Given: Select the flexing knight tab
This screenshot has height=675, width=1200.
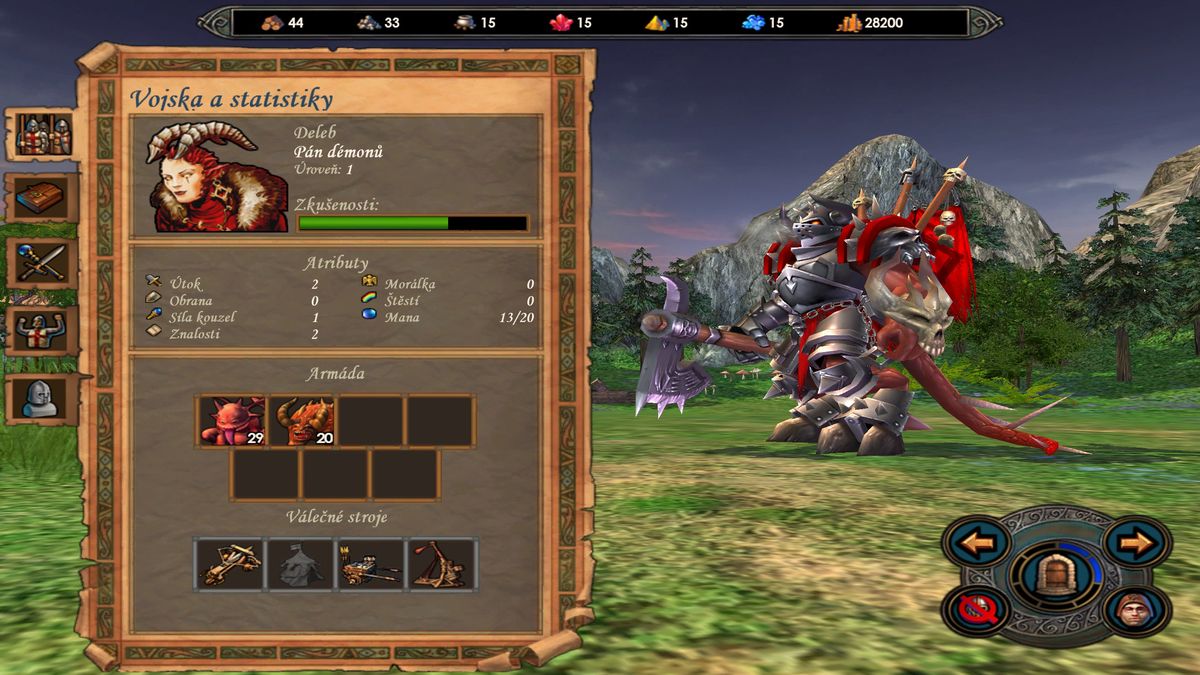Looking at the screenshot, I should (x=44, y=329).
